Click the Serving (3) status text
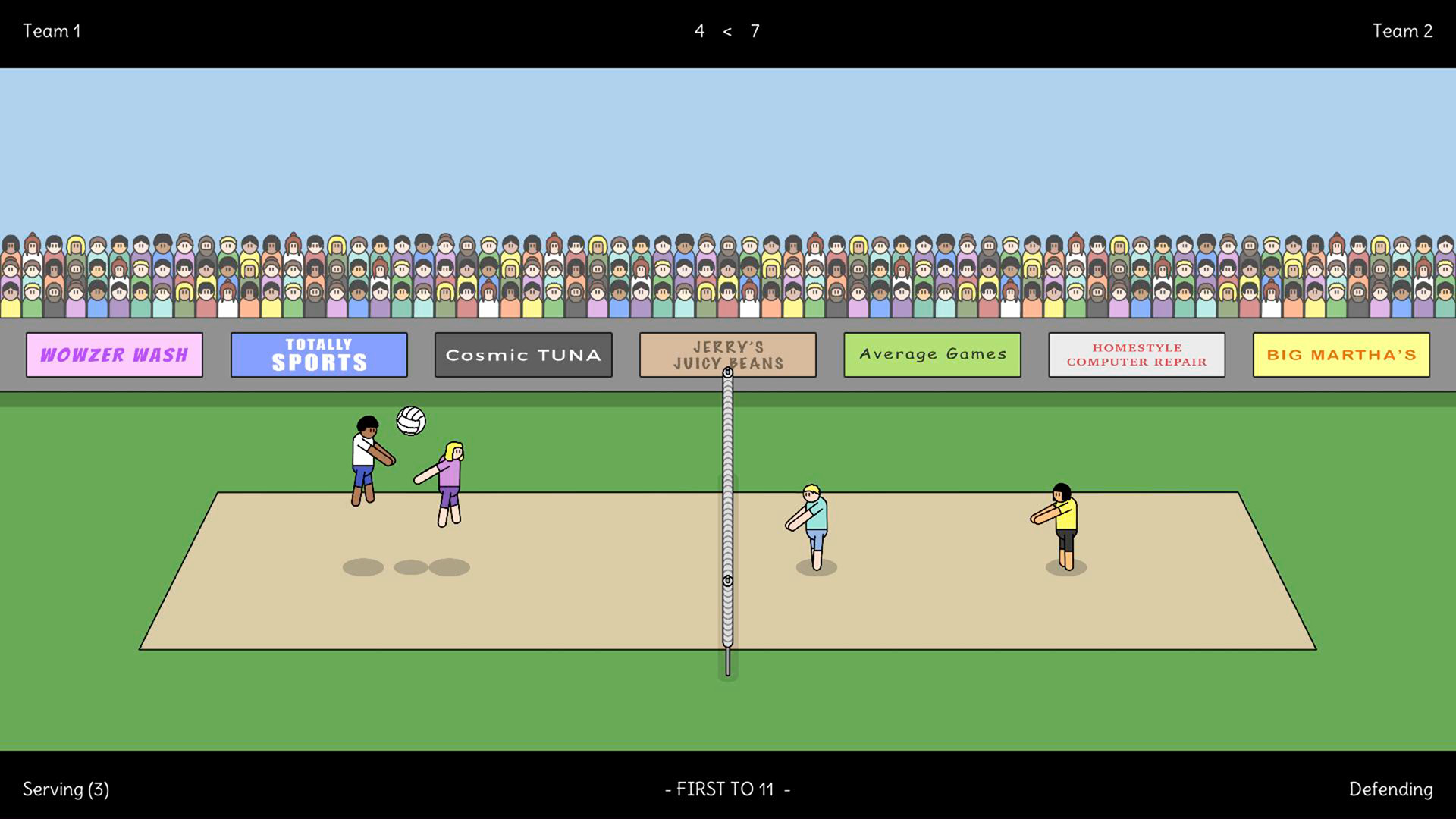The height and width of the screenshot is (819, 1456). 66,789
